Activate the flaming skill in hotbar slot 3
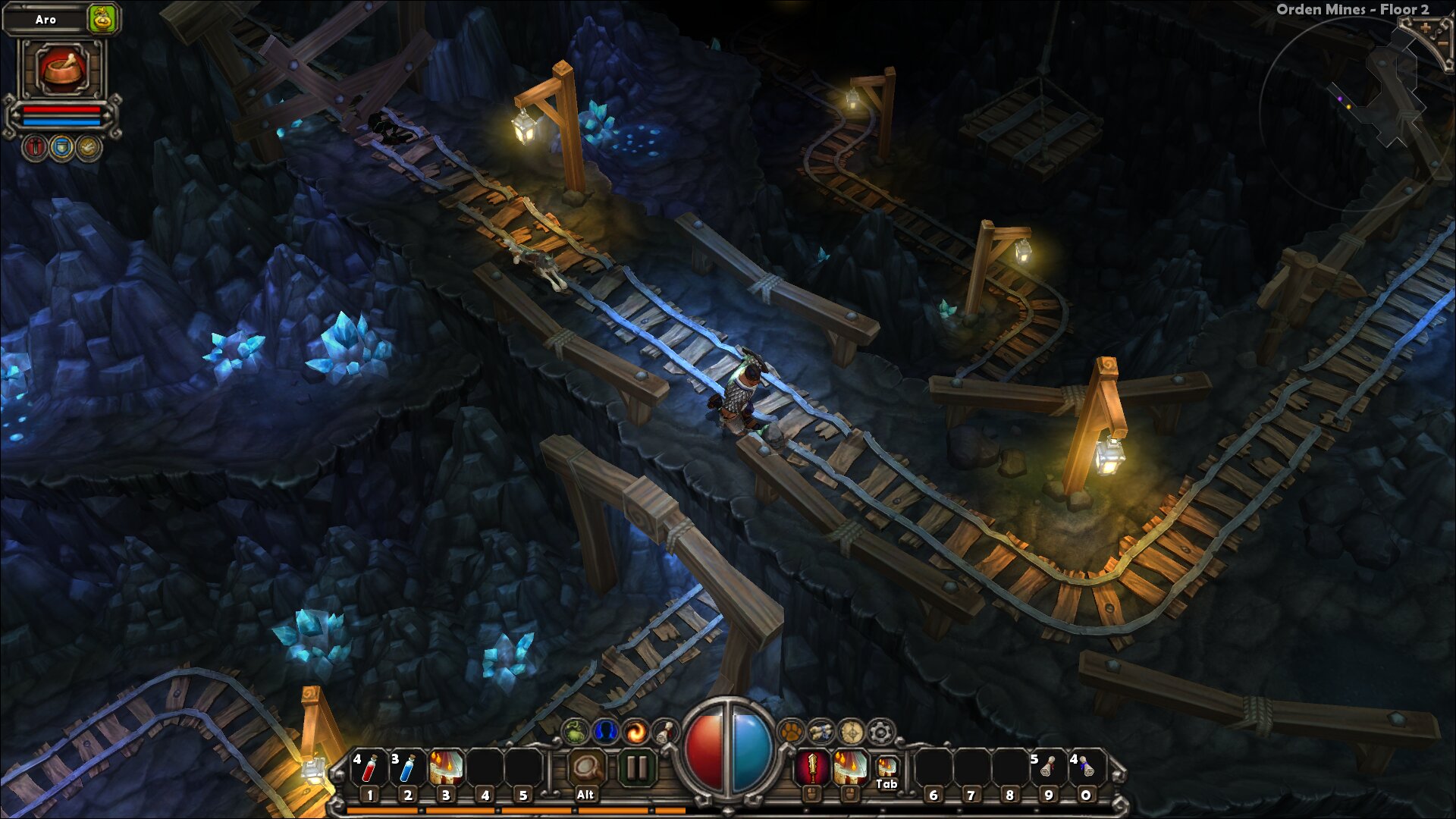This screenshot has width=1456, height=819. tap(446, 768)
